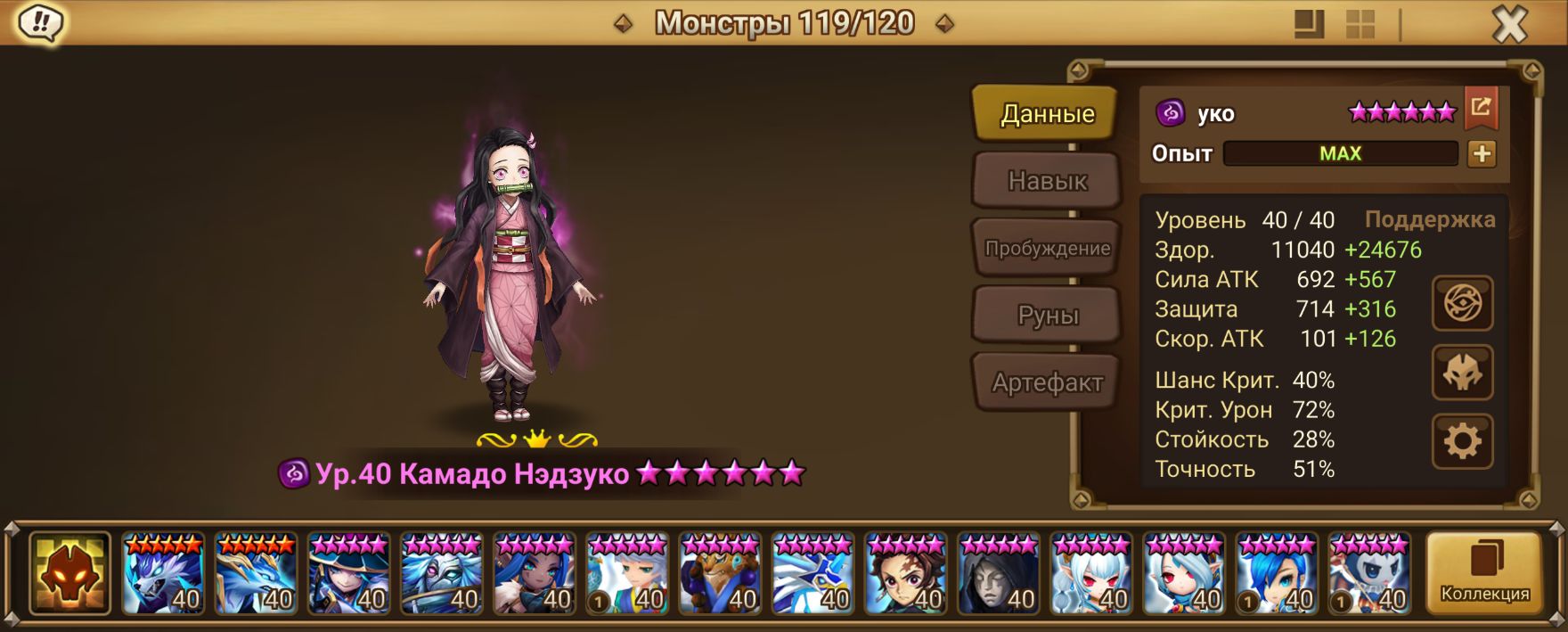
Task: Select the dark hooded figure thumbnail
Action: [x=998, y=573]
